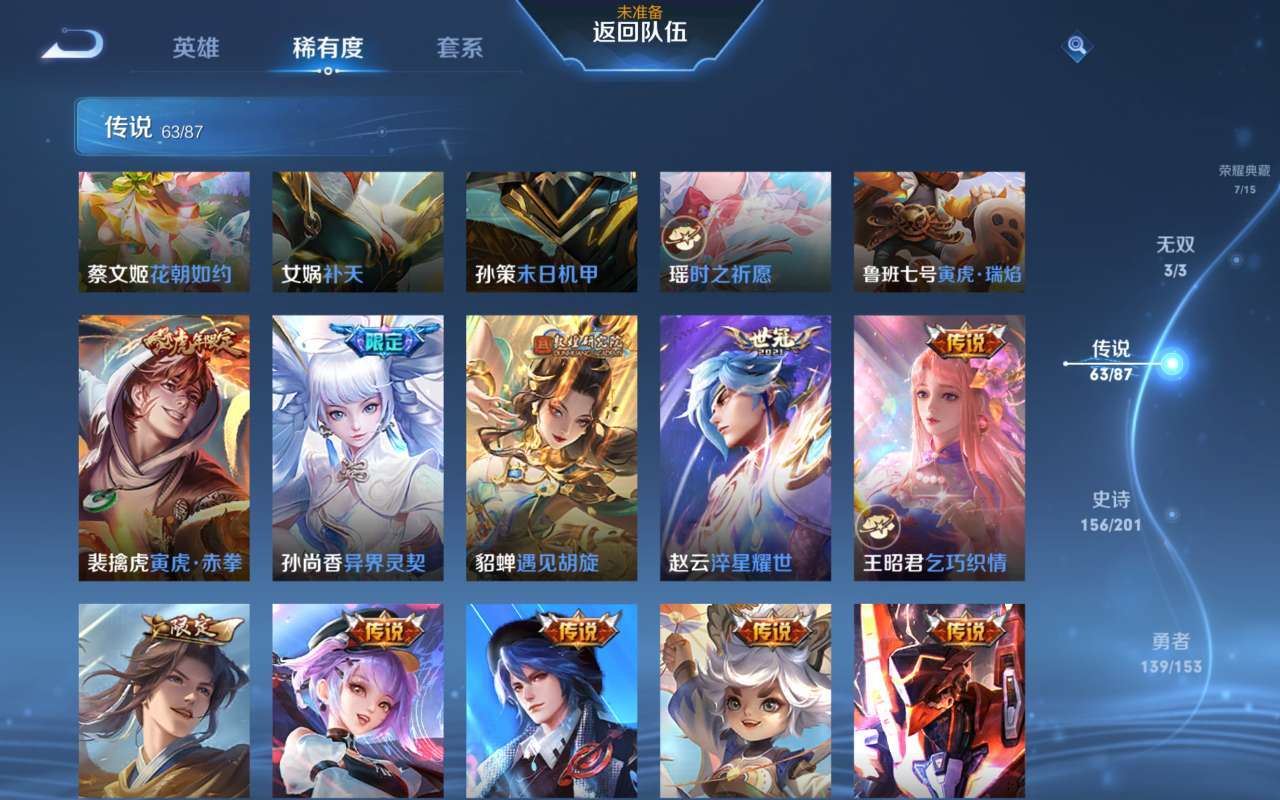1280x800 pixels.
Task: Switch to the 套系 tab
Action: click(x=459, y=48)
